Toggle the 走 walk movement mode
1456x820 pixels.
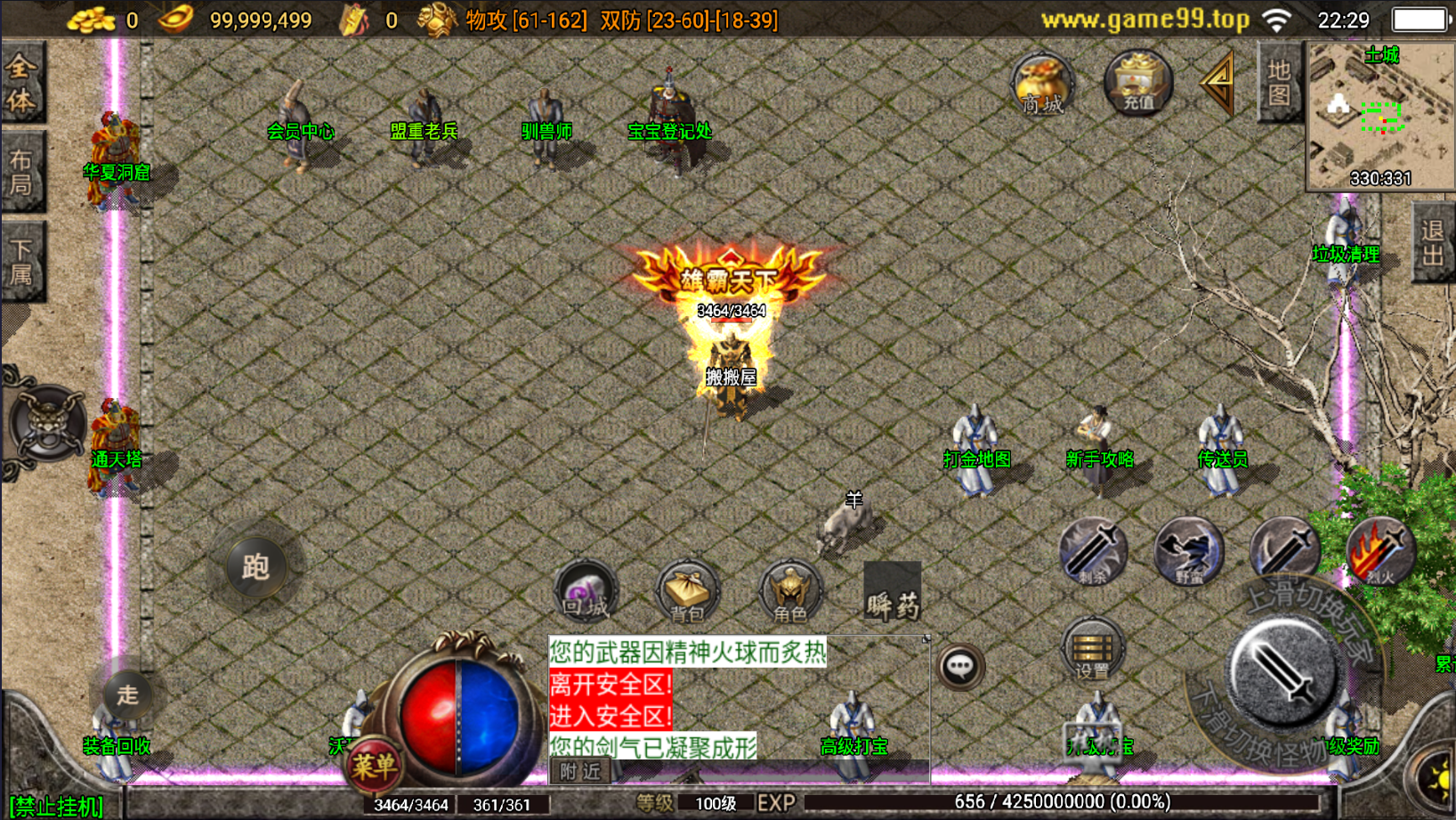pos(125,695)
